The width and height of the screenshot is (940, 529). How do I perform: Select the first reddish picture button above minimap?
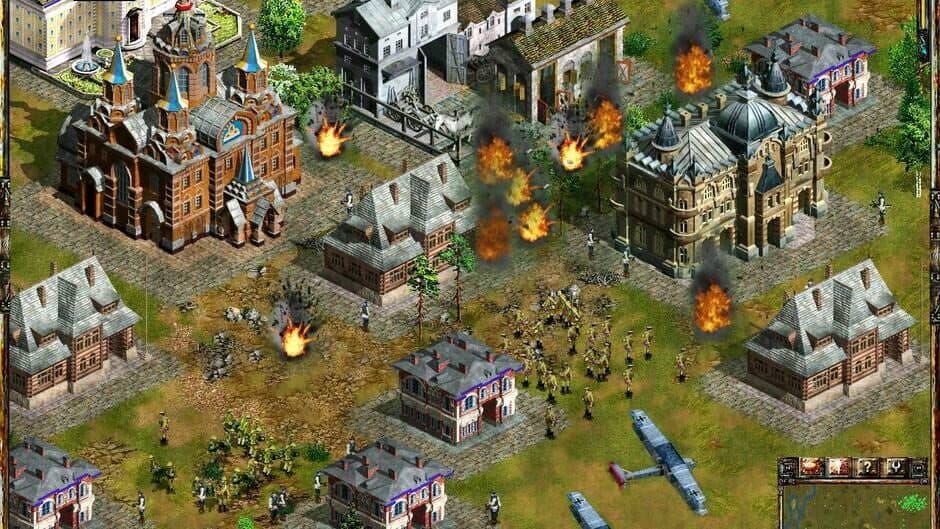(810, 467)
